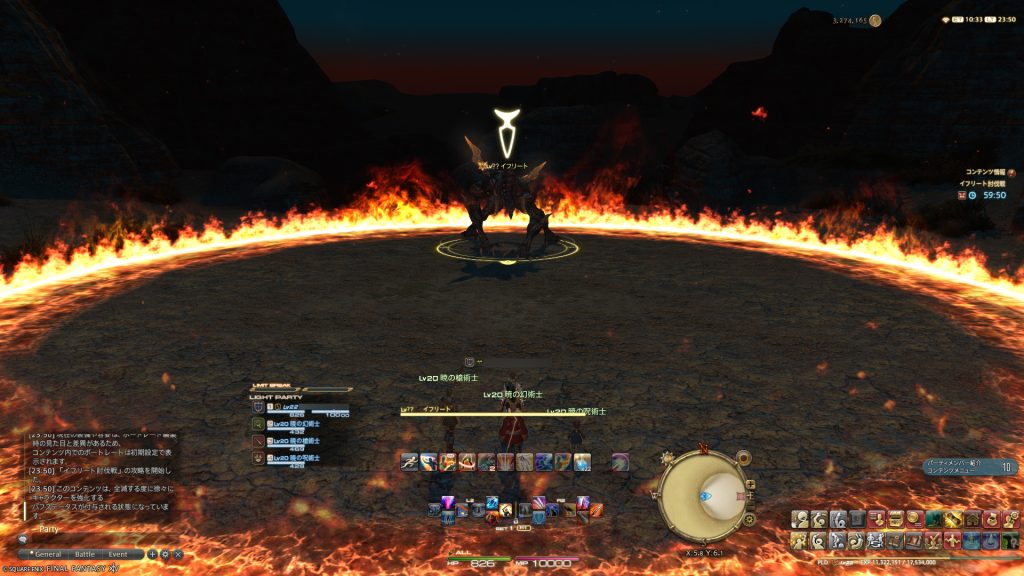Open the Battle chat log tab
This screenshot has height=576, width=1024.
85,554
